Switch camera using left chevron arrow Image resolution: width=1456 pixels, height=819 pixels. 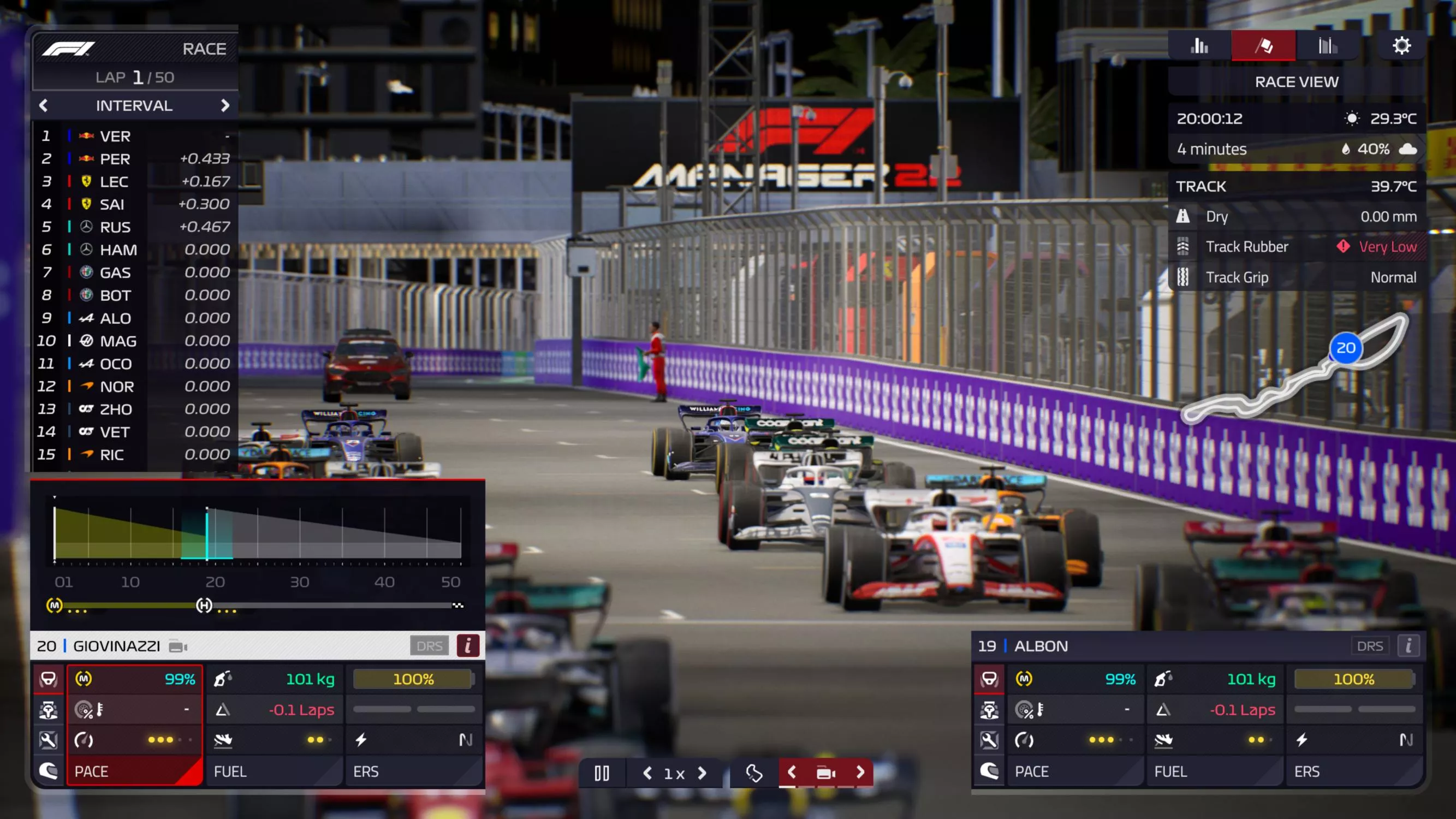tap(791, 773)
